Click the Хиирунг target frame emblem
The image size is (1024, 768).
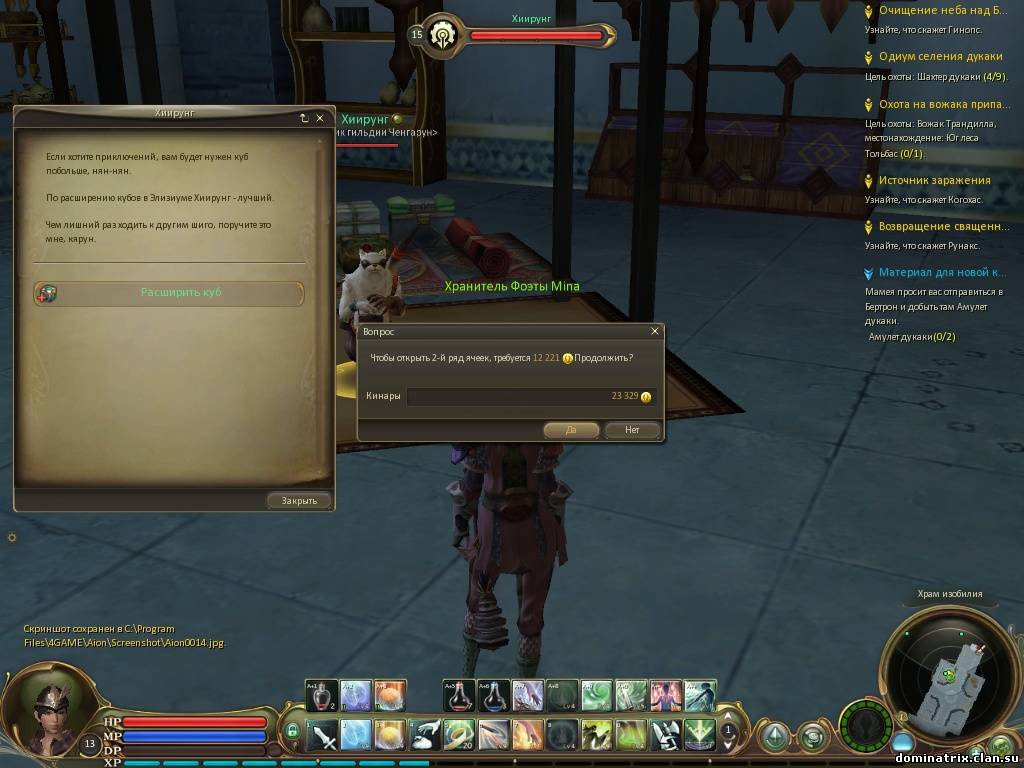pyautogui.click(x=439, y=35)
